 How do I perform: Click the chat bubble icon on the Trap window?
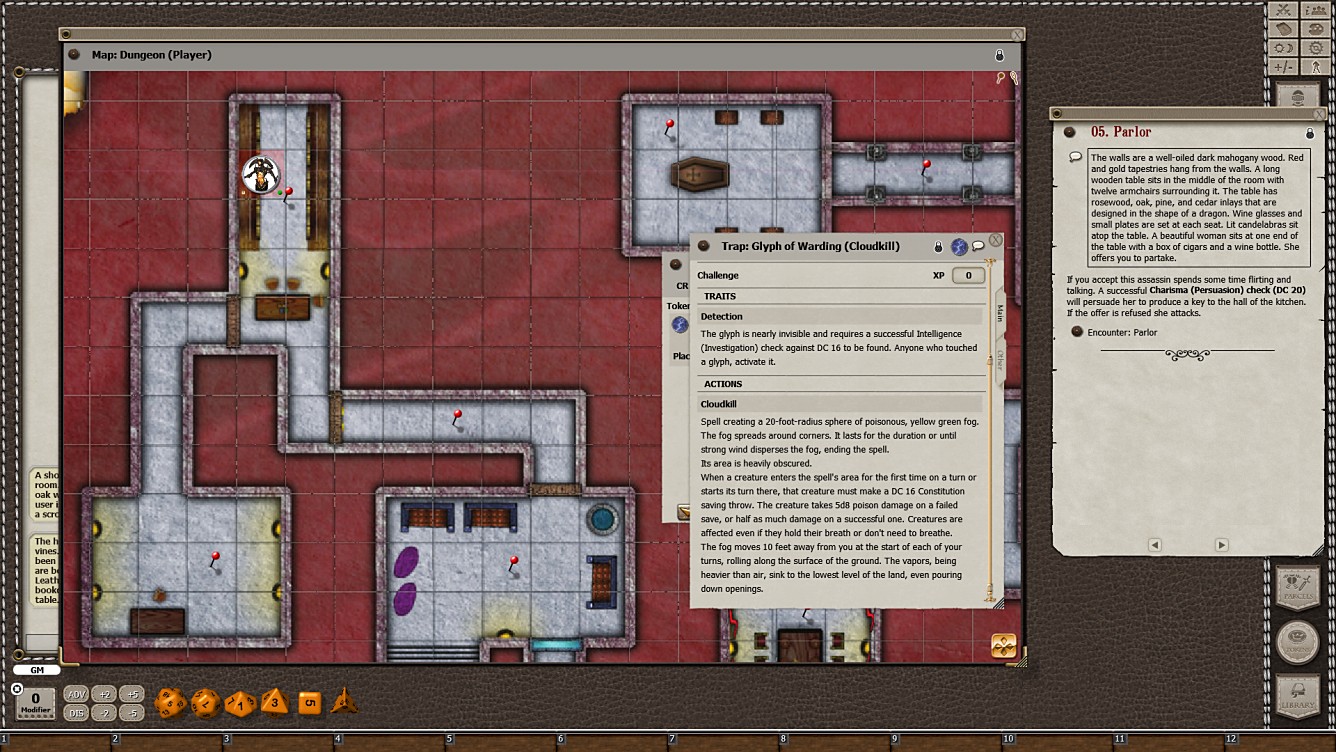(979, 246)
